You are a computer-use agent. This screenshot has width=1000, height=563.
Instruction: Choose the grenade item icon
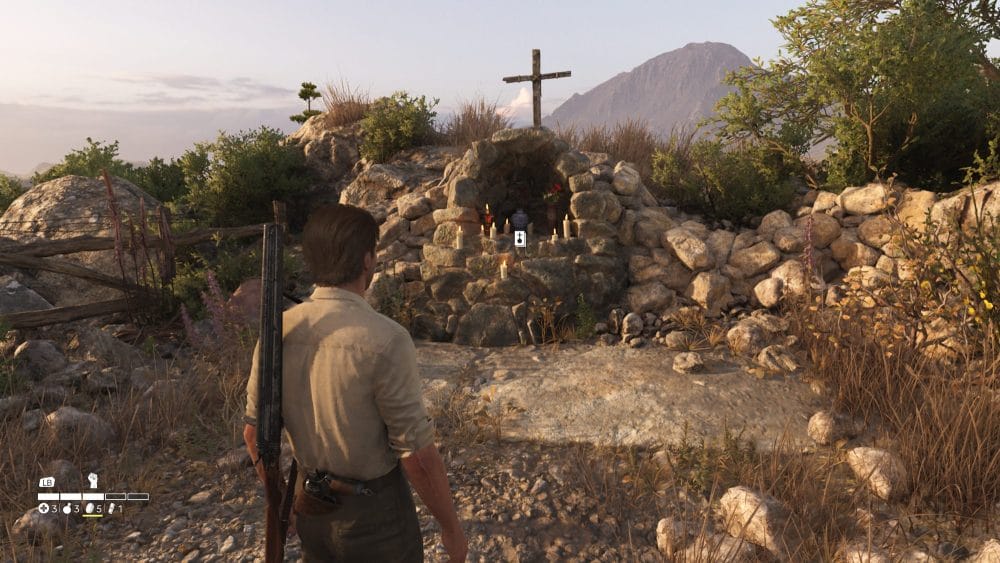(68, 509)
